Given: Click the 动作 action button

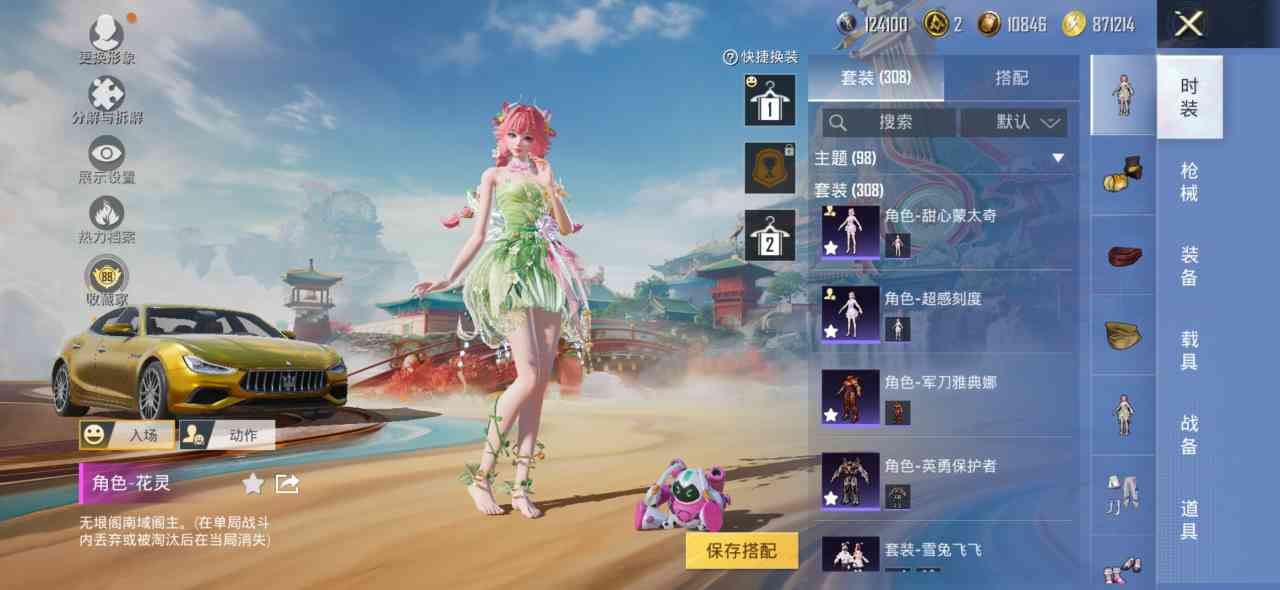Looking at the screenshot, I should pyautogui.click(x=227, y=435).
